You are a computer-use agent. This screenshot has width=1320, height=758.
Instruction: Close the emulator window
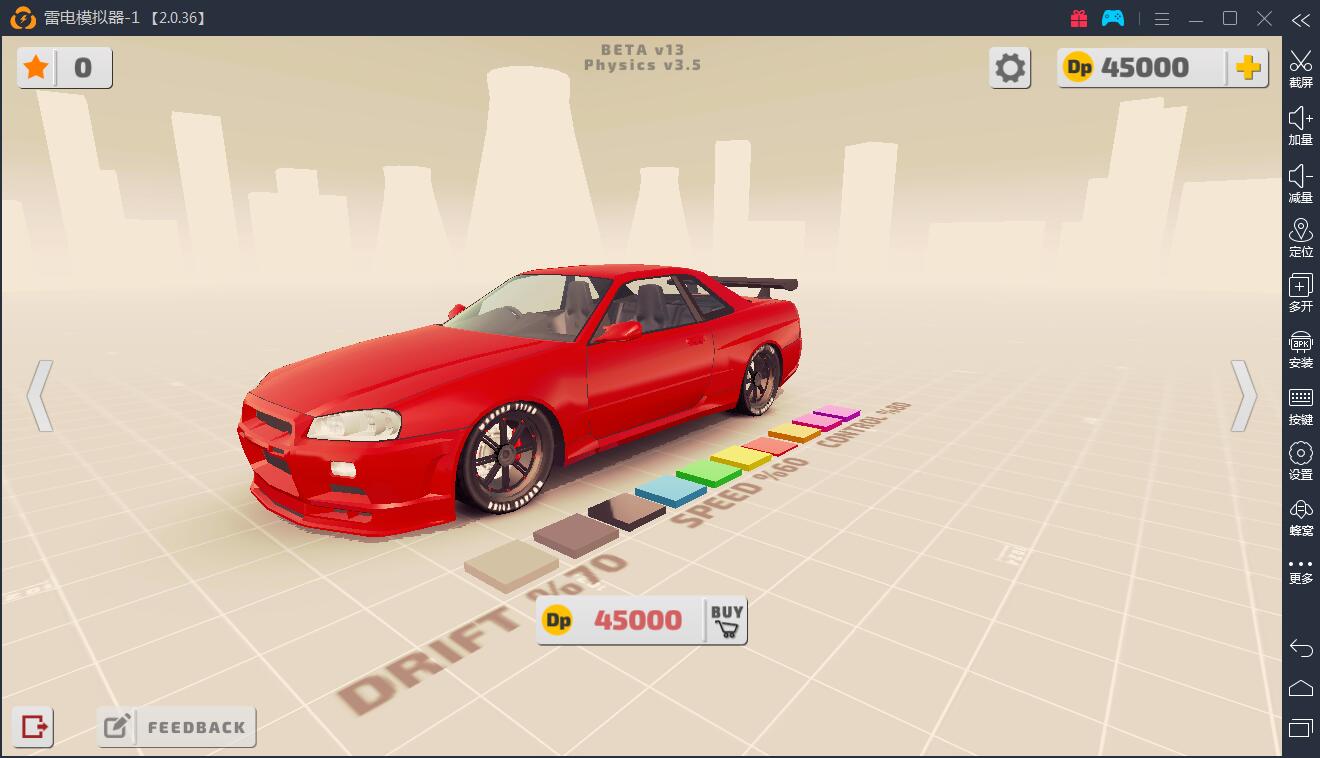tap(1265, 18)
